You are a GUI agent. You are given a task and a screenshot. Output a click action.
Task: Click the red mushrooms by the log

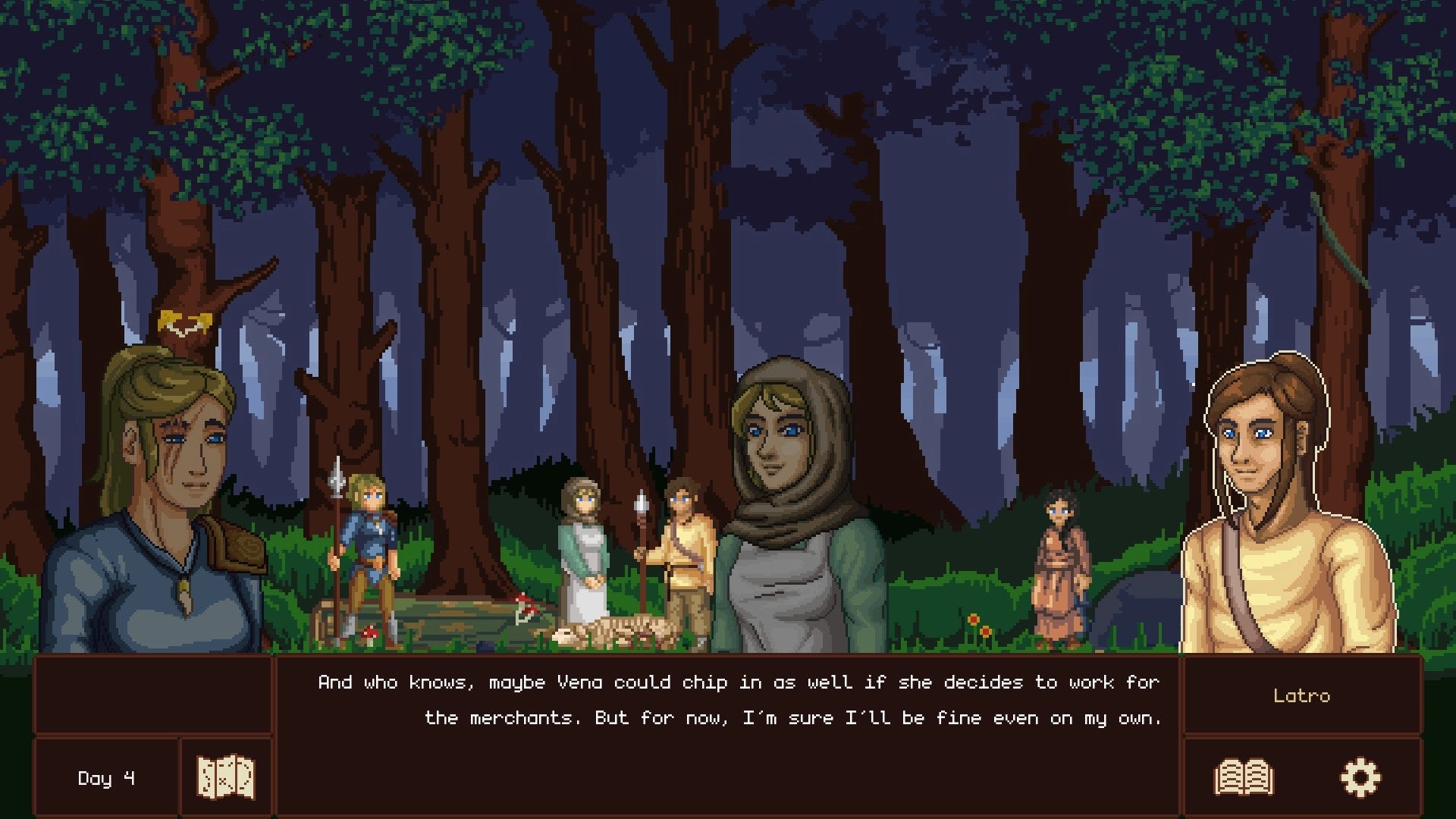pos(525,604)
